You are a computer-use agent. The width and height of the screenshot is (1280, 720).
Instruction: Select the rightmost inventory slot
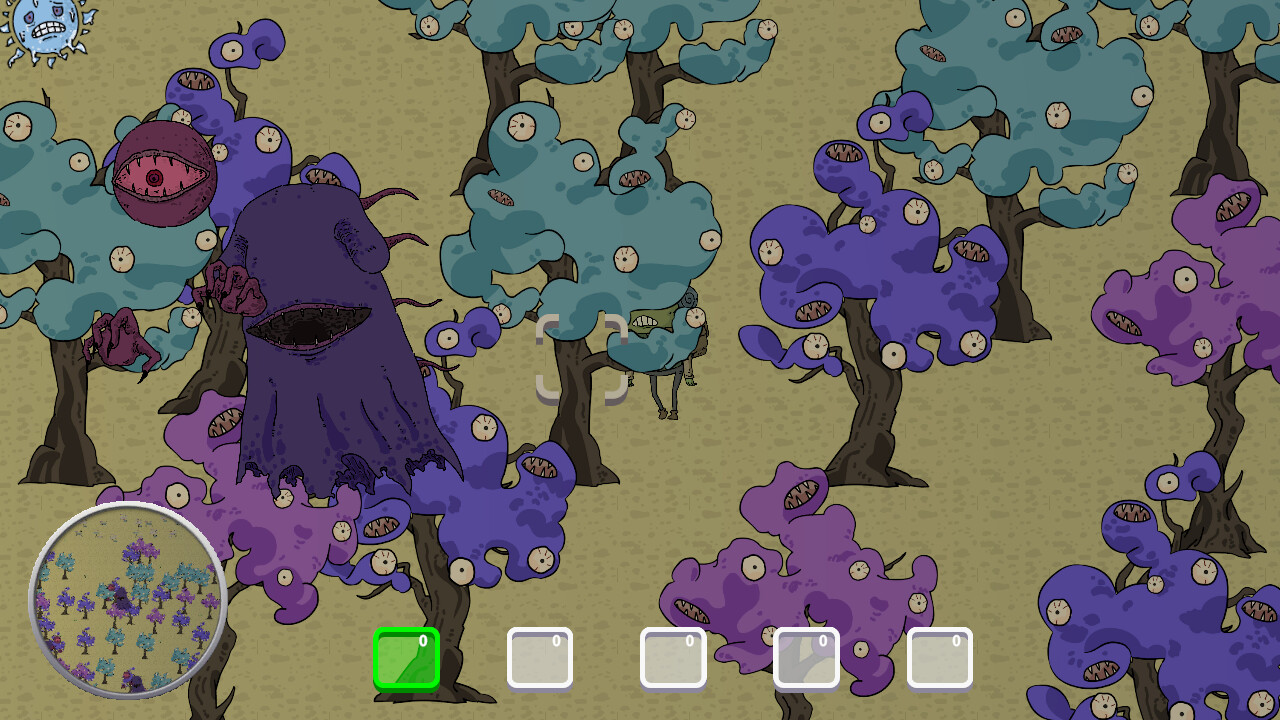[939, 657]
